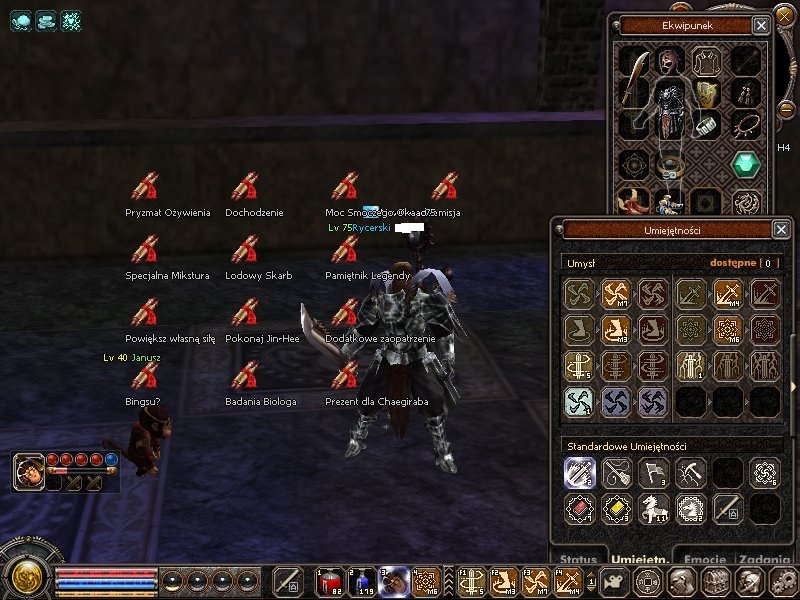Select the golden shield equipment slot
Image resolution: width=800 pixels, height=600 pixels.
pyautogui.click(x=707, y=95)
